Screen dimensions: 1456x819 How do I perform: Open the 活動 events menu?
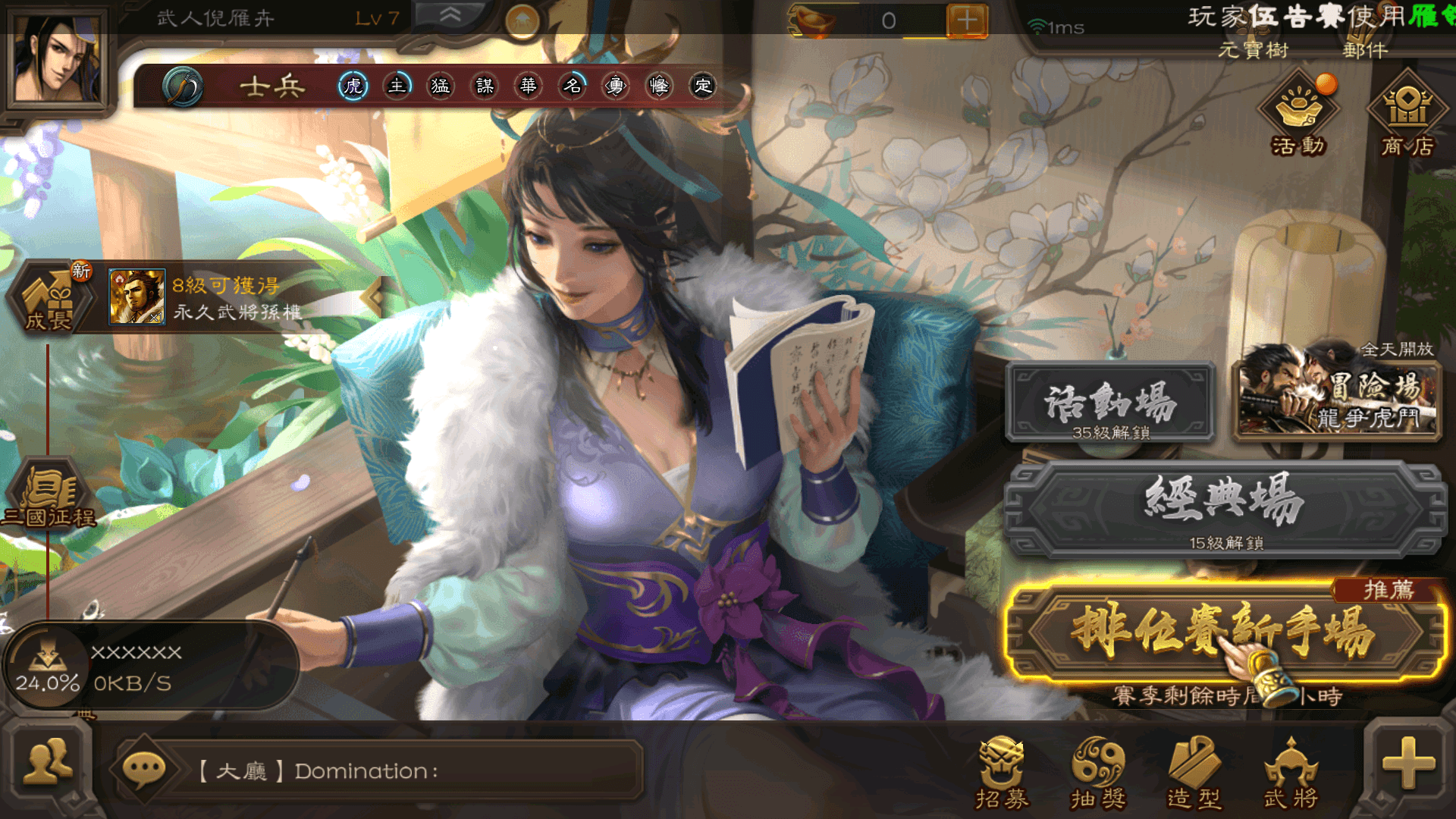click(1298, 114)
